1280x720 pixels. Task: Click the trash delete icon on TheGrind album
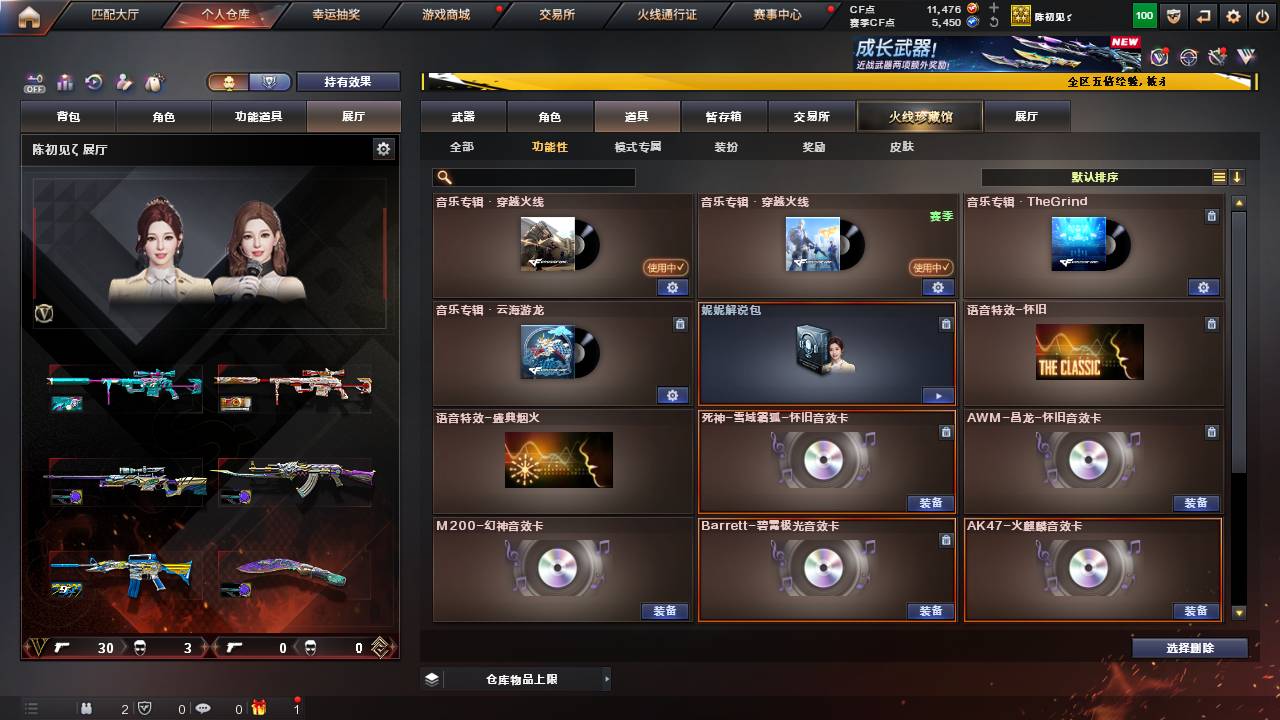pyautogui.click(x=1211, y=216)
